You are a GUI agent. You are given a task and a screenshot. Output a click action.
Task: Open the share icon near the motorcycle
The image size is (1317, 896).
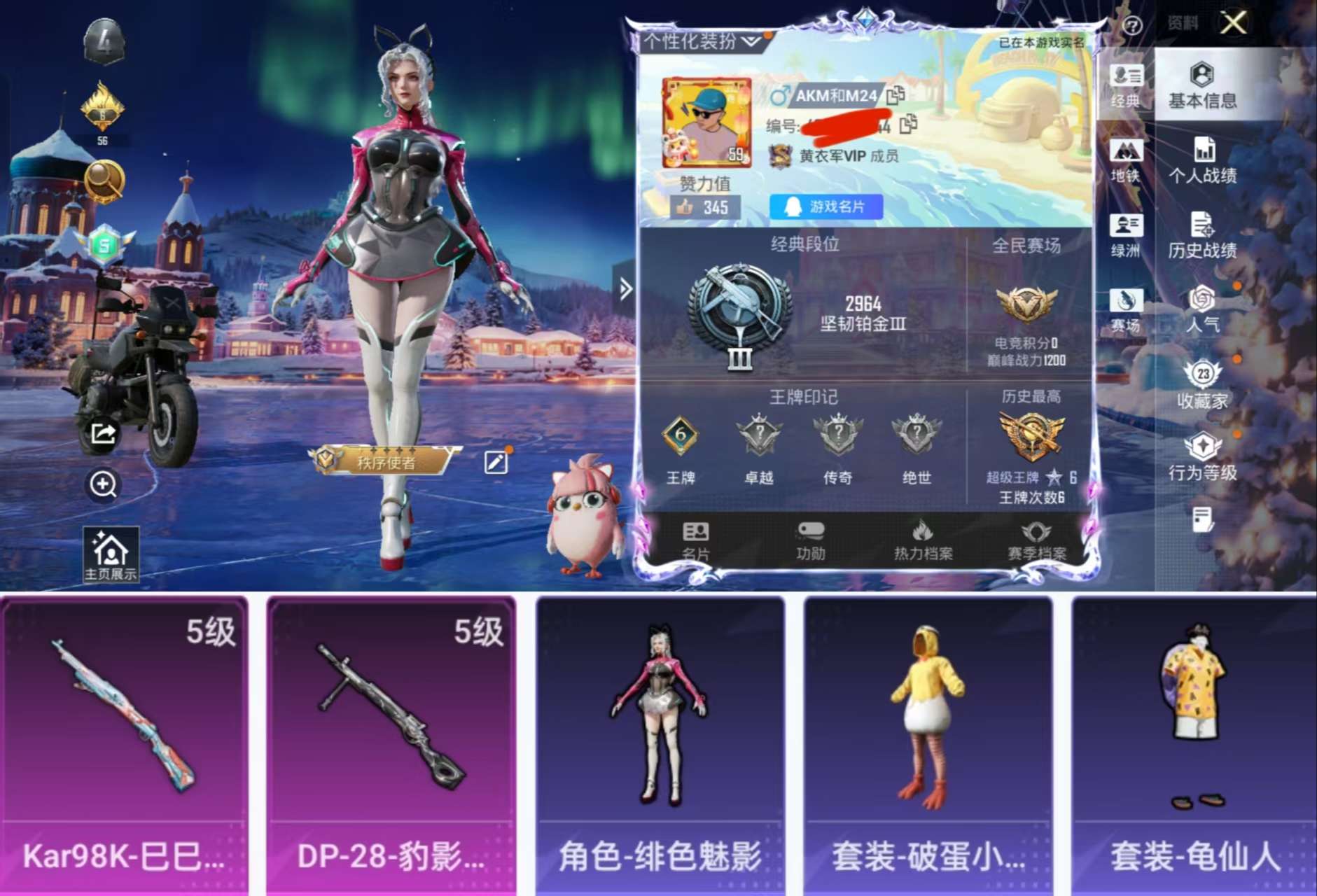pyautogui.click(x=102, y=435)
